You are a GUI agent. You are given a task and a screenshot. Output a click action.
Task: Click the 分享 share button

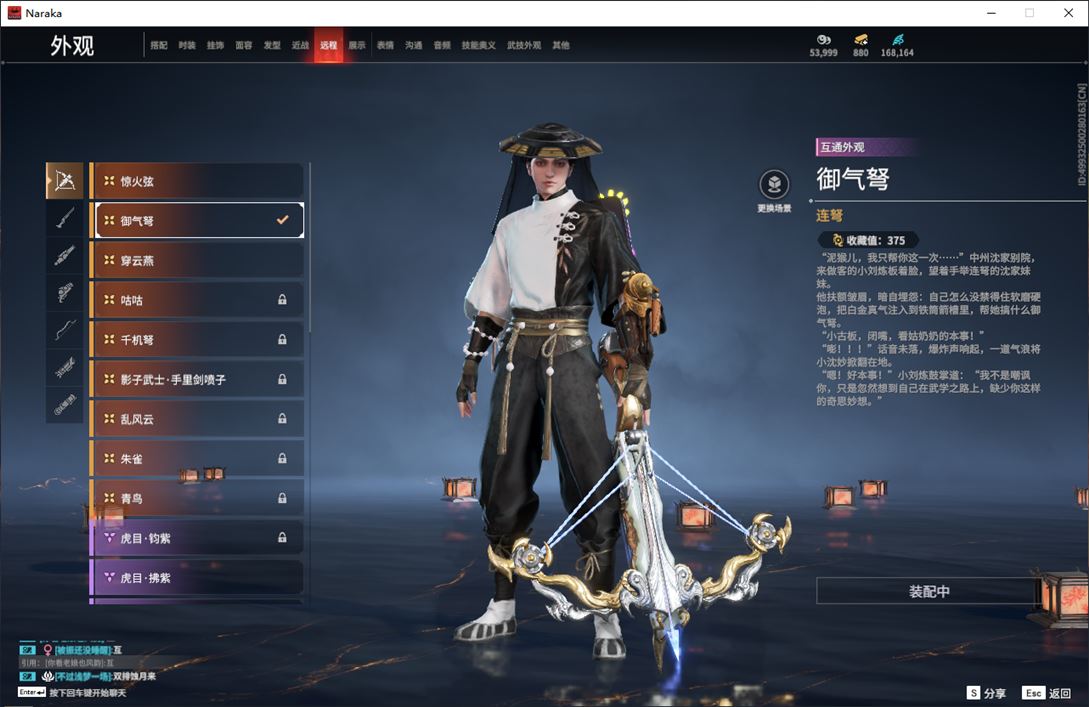(986, 692)
